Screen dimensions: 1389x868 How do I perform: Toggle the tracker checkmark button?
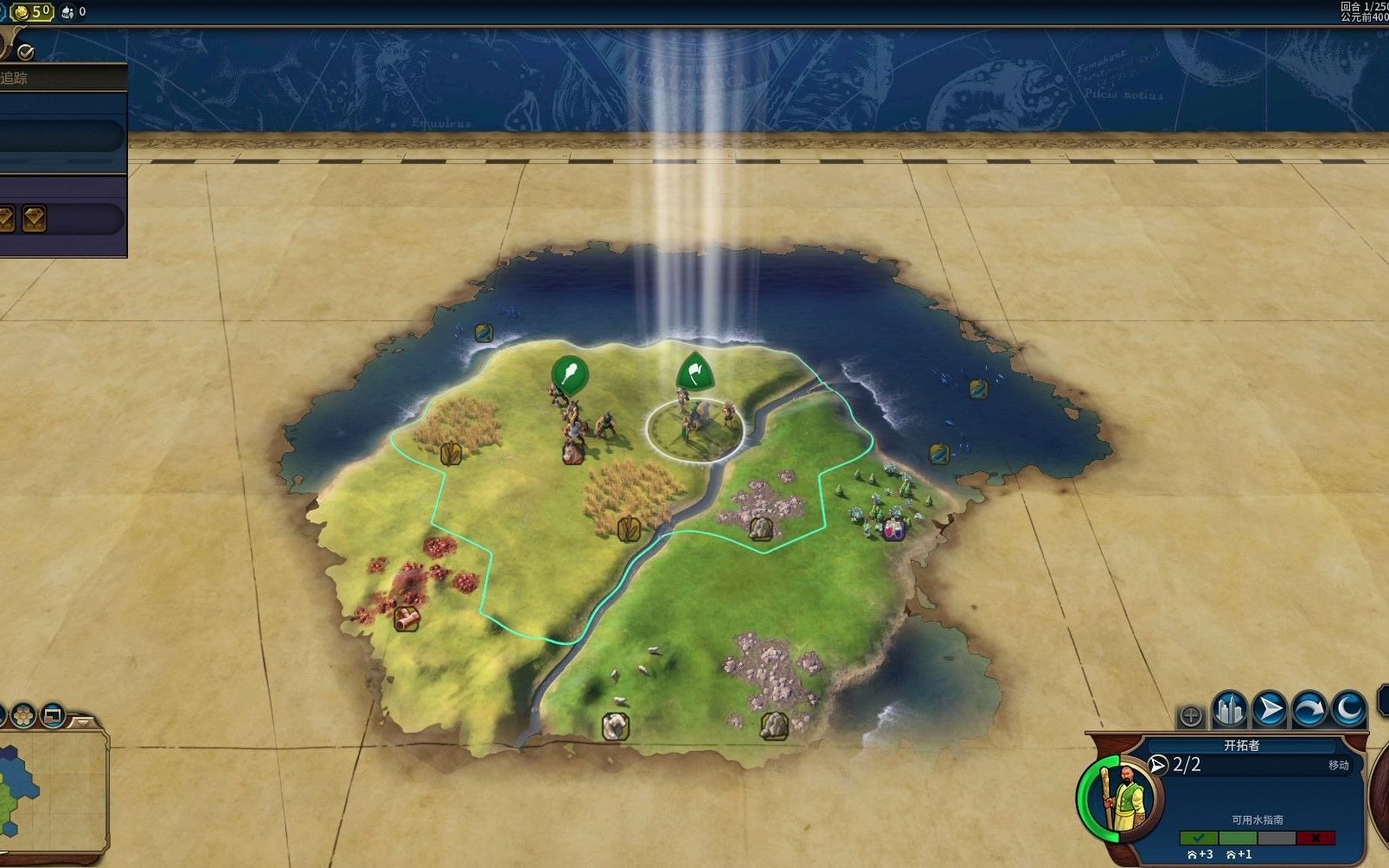click(x=25, y=52)
